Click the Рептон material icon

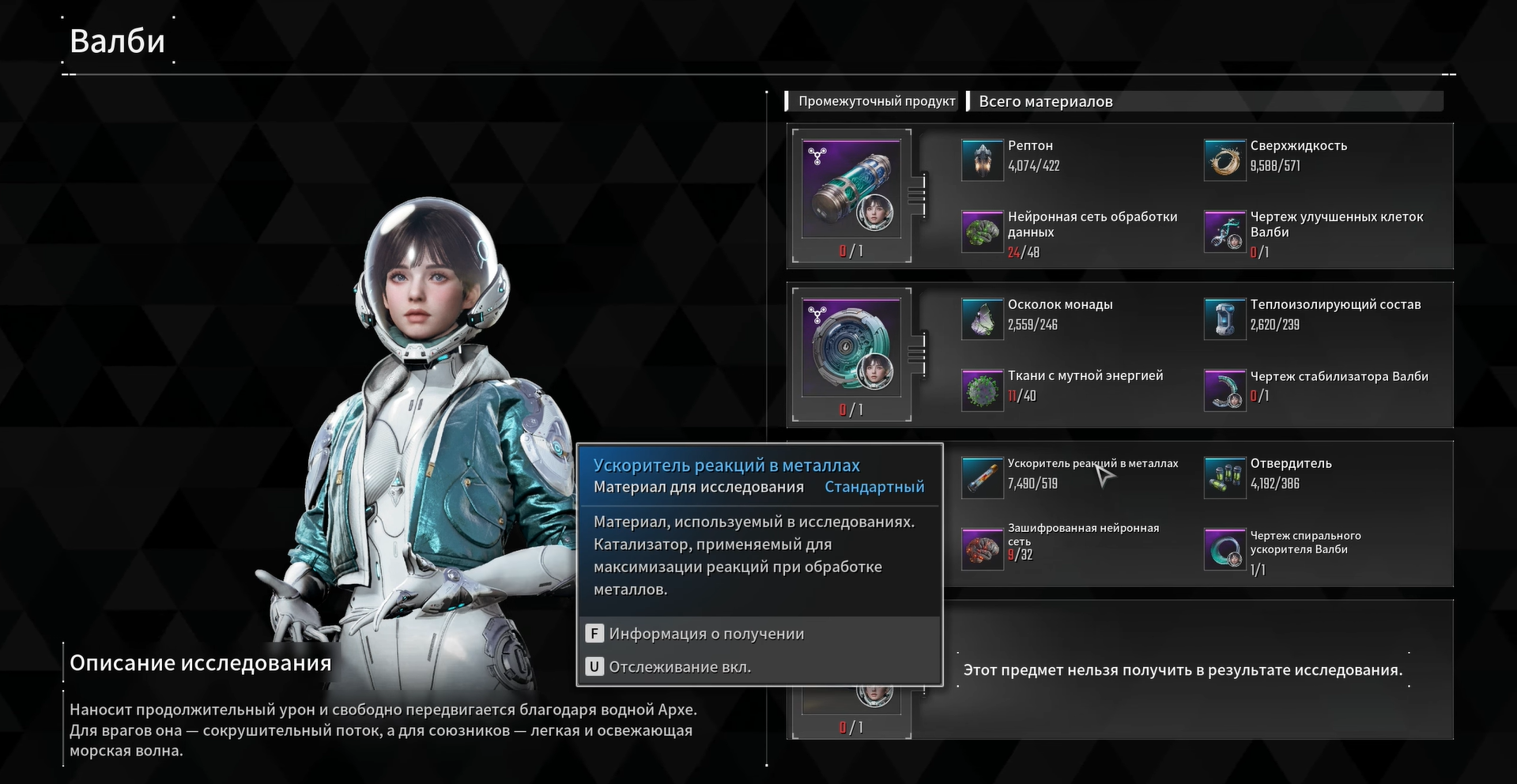coord(982,160)
